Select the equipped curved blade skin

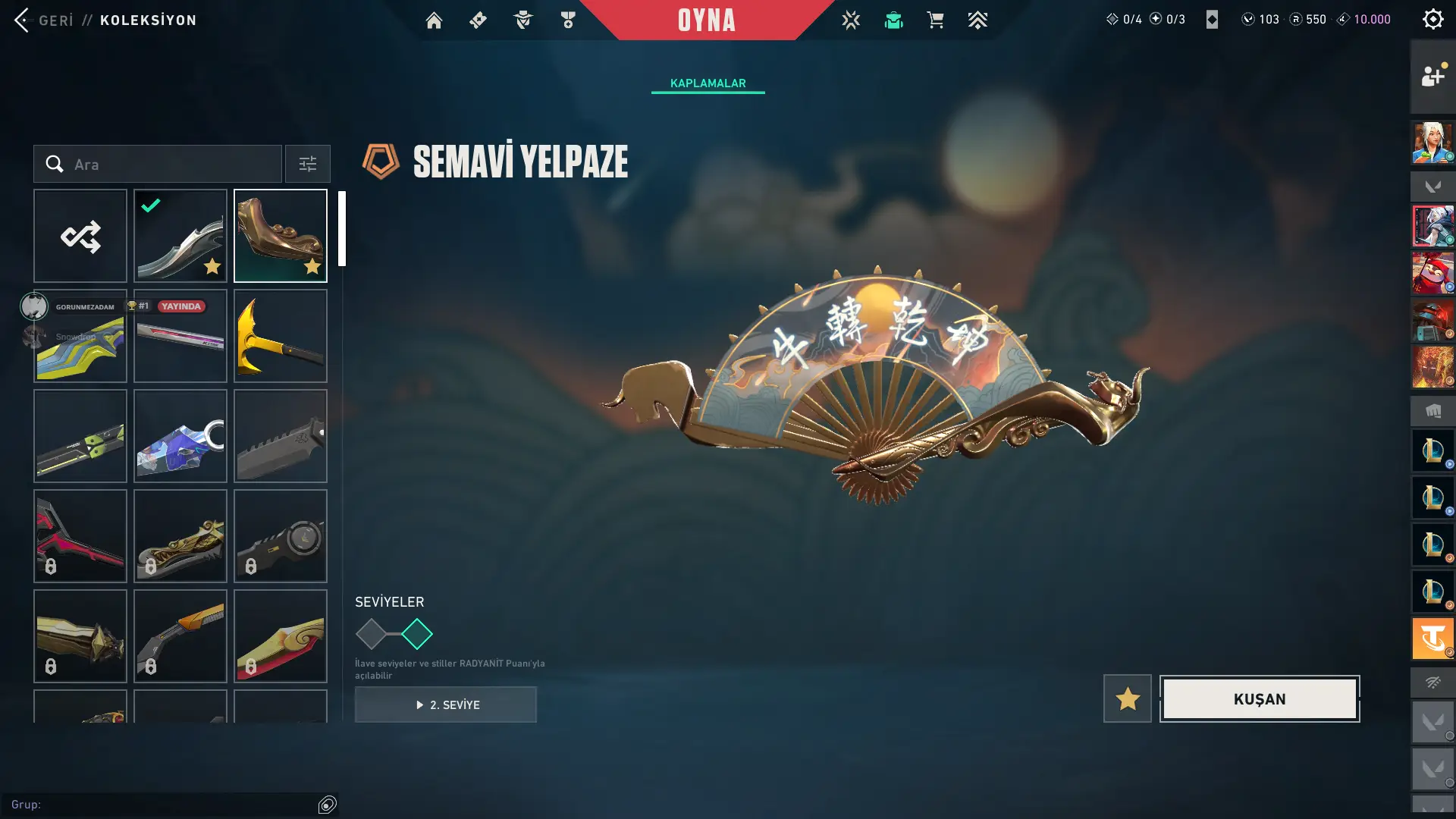coord(180,236)
